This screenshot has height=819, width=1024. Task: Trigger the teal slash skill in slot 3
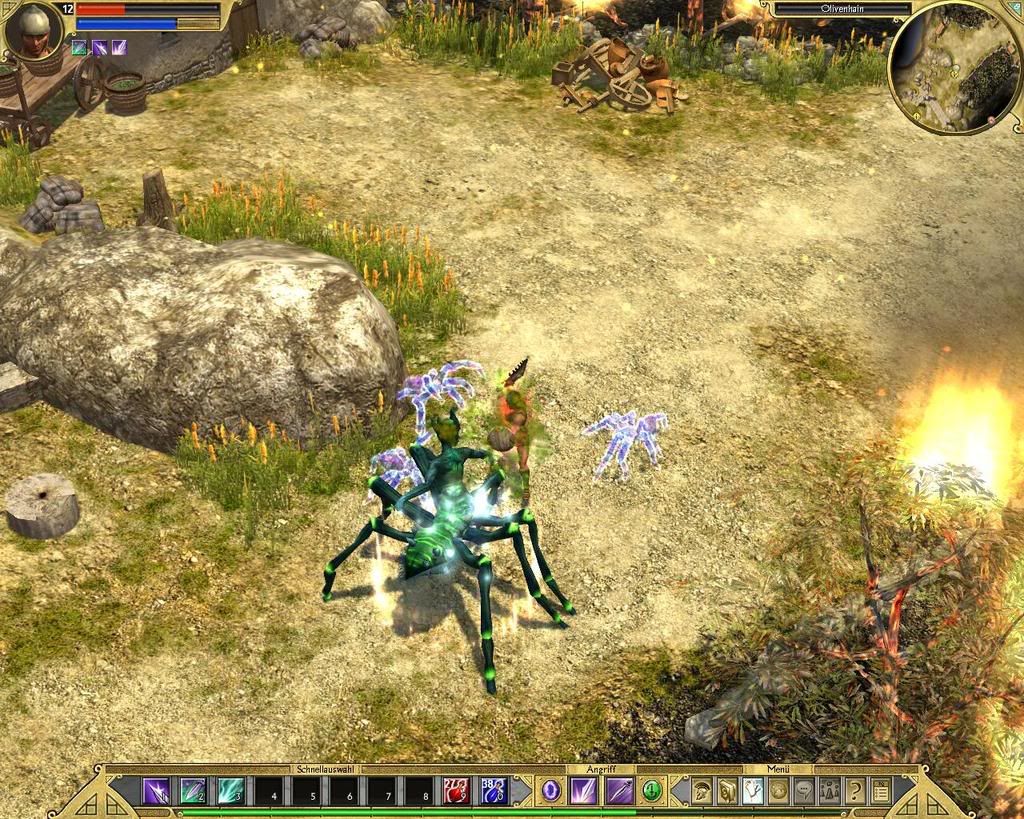(231, 791)
